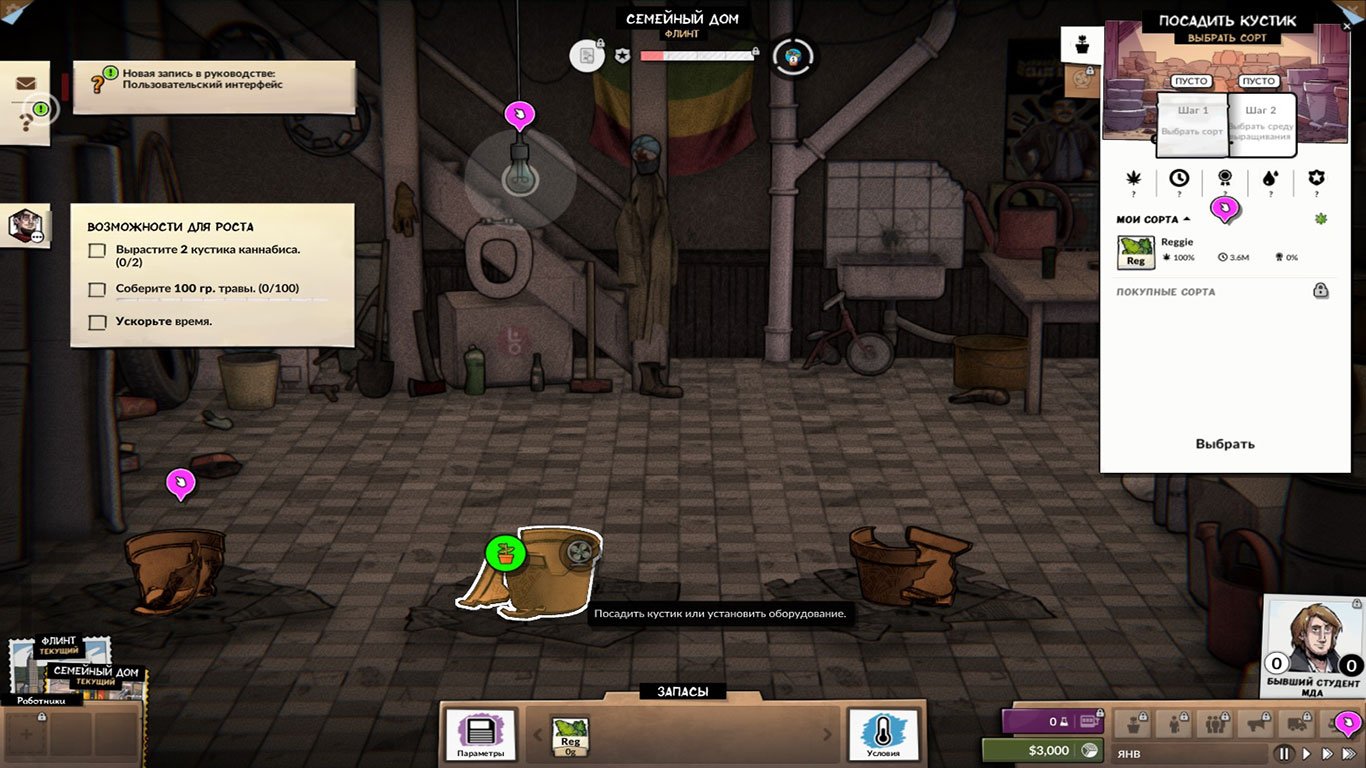Select the Reg item in Запасы
Viewport: 1366px width, 768px height.
[x=570, y=735]
